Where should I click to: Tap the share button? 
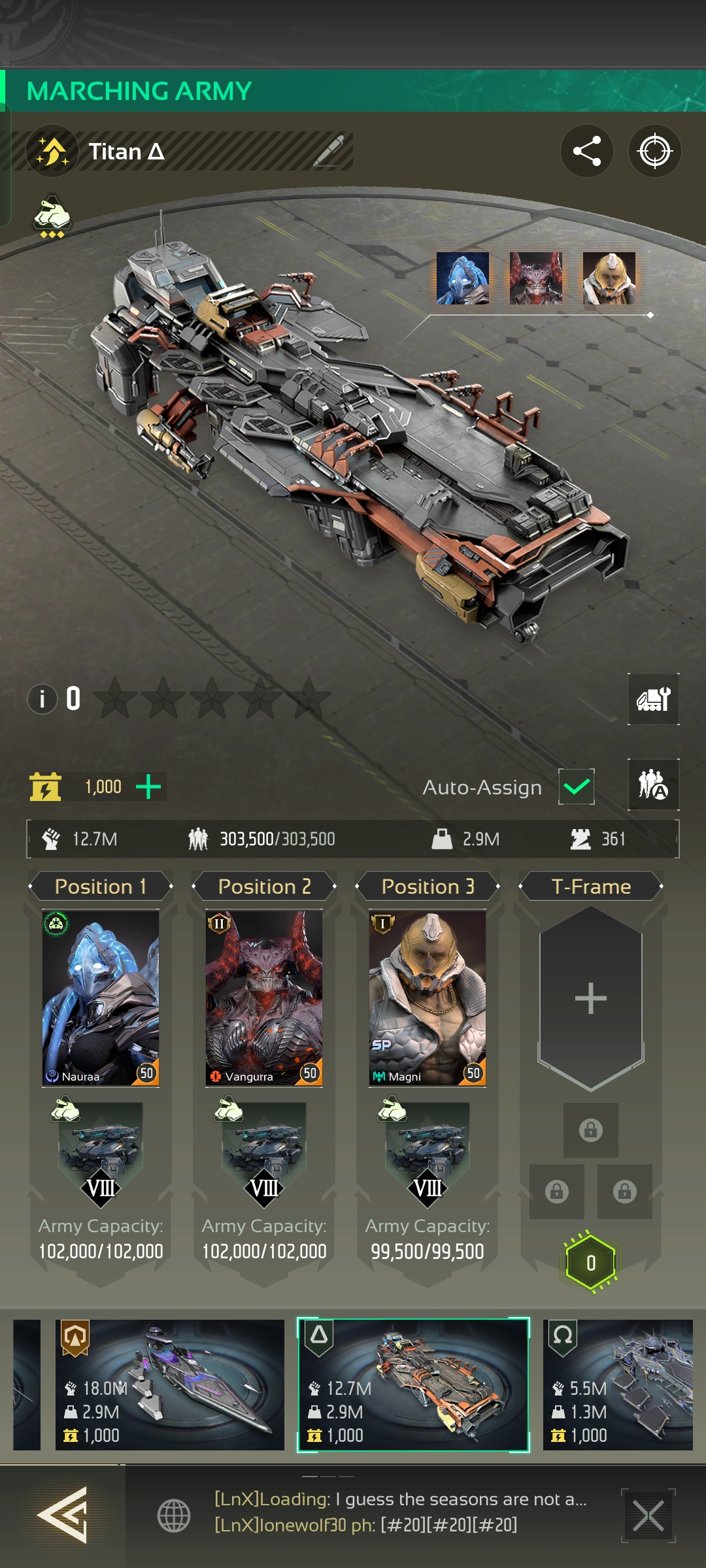click(x=586, y=151)
